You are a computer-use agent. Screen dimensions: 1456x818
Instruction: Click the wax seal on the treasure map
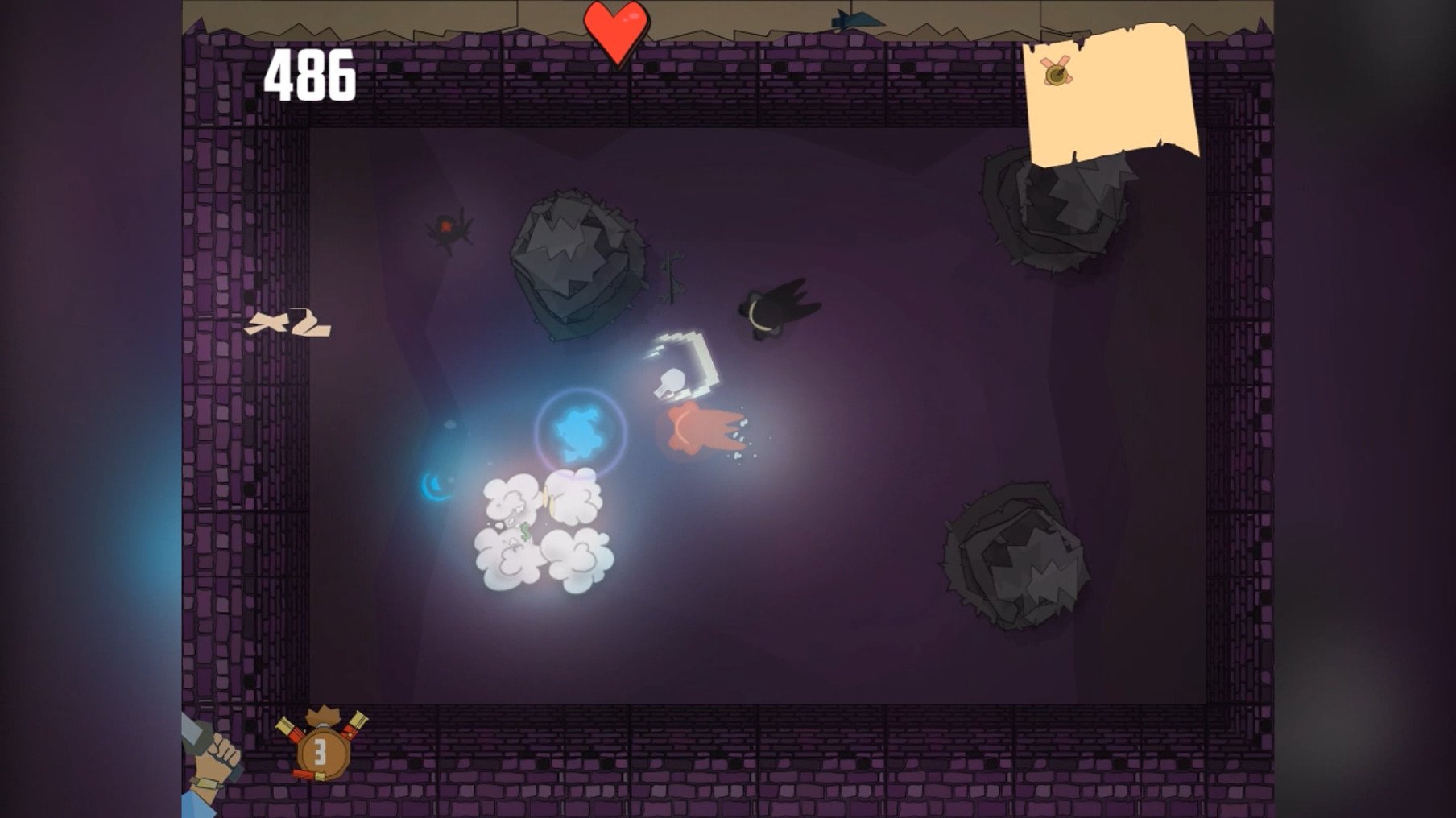pos(1057,74)
